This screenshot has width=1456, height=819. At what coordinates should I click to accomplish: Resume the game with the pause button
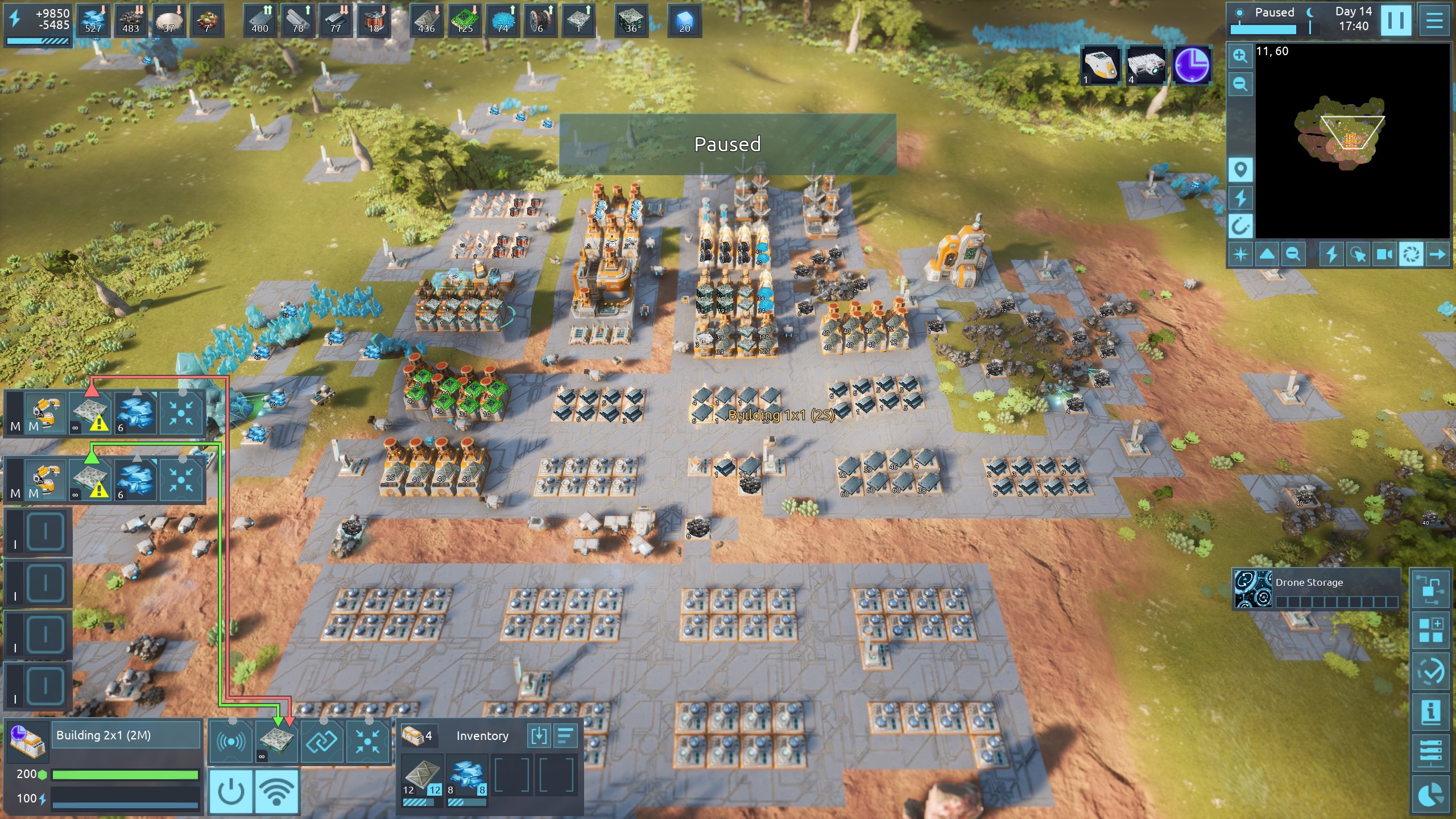coord(1396,20)
